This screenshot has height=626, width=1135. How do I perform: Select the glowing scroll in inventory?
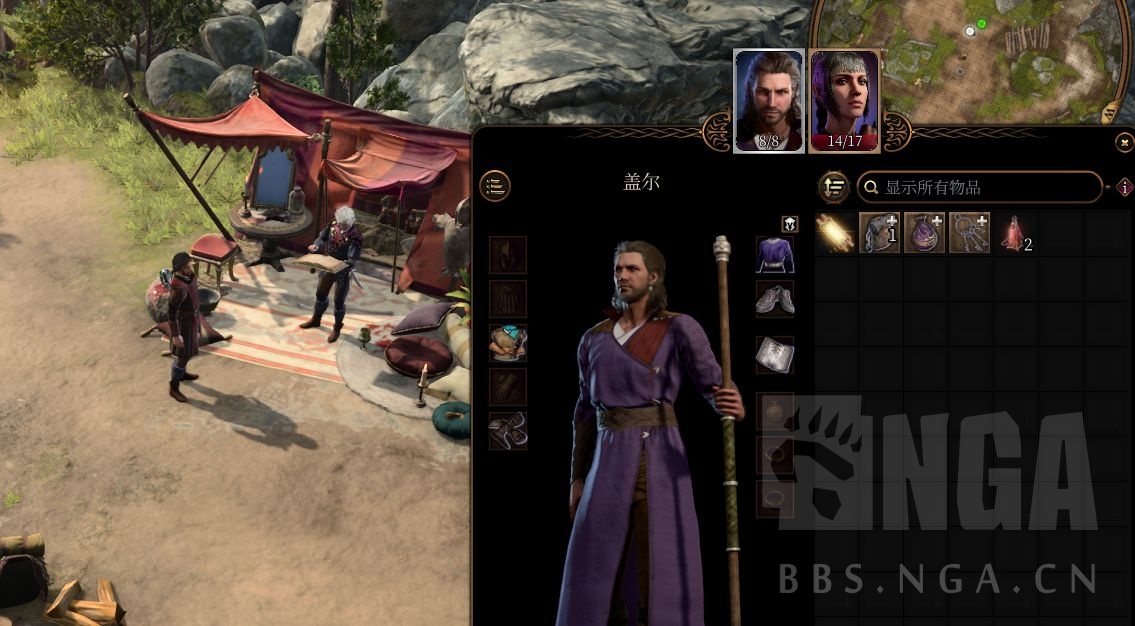836,232
